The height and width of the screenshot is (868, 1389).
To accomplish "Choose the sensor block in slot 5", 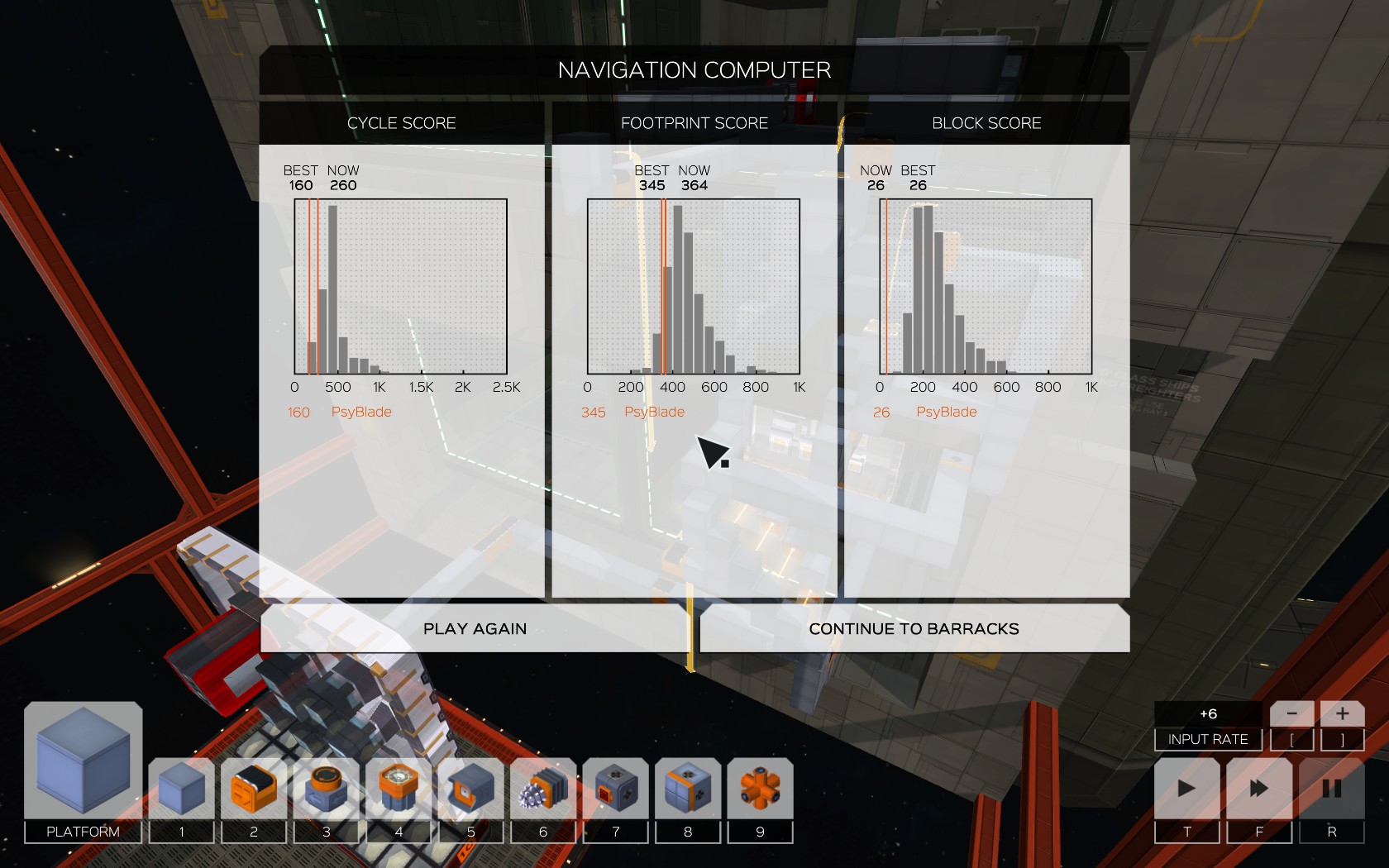I will point(471,789).
